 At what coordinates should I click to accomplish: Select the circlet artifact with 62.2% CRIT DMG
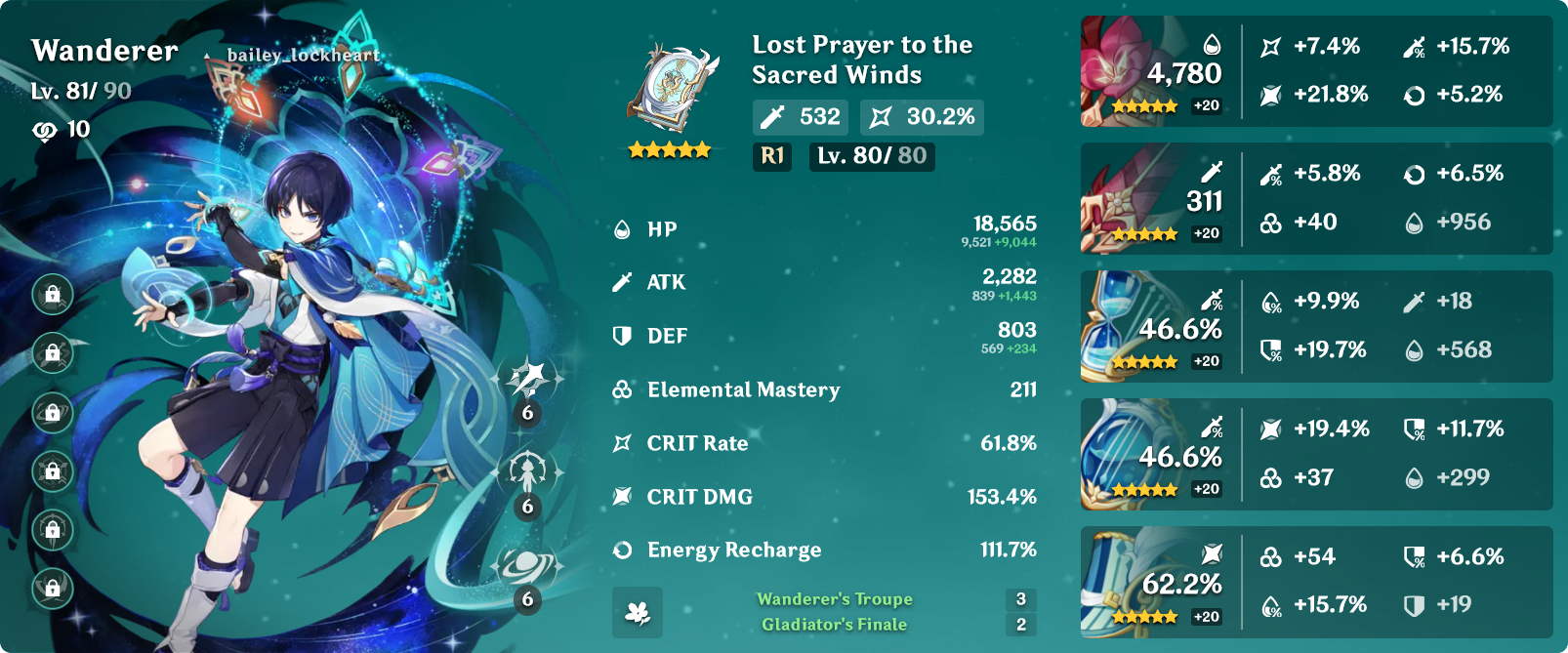[x=1153, y=583]
